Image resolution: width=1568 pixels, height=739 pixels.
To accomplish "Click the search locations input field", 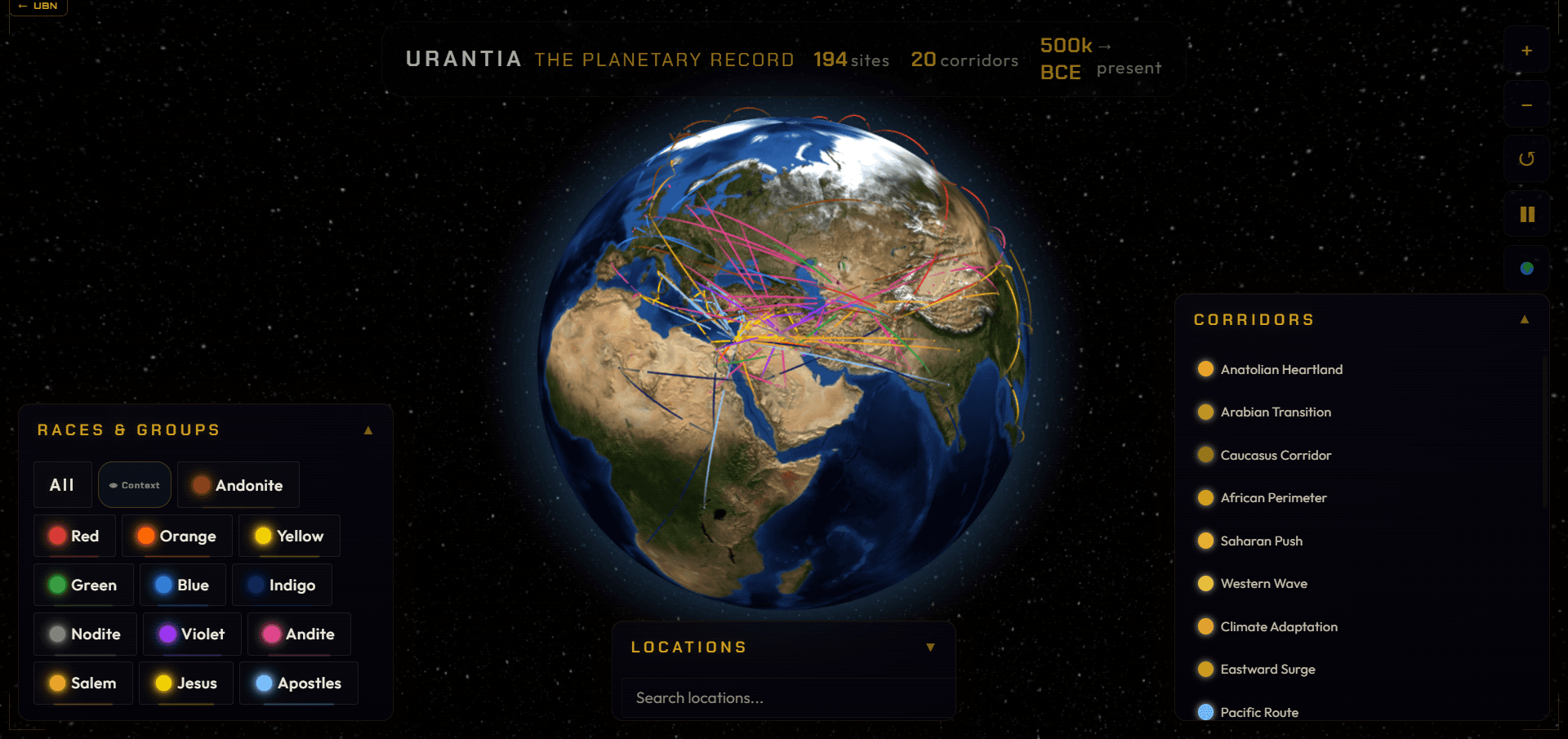I will (784, 697).
